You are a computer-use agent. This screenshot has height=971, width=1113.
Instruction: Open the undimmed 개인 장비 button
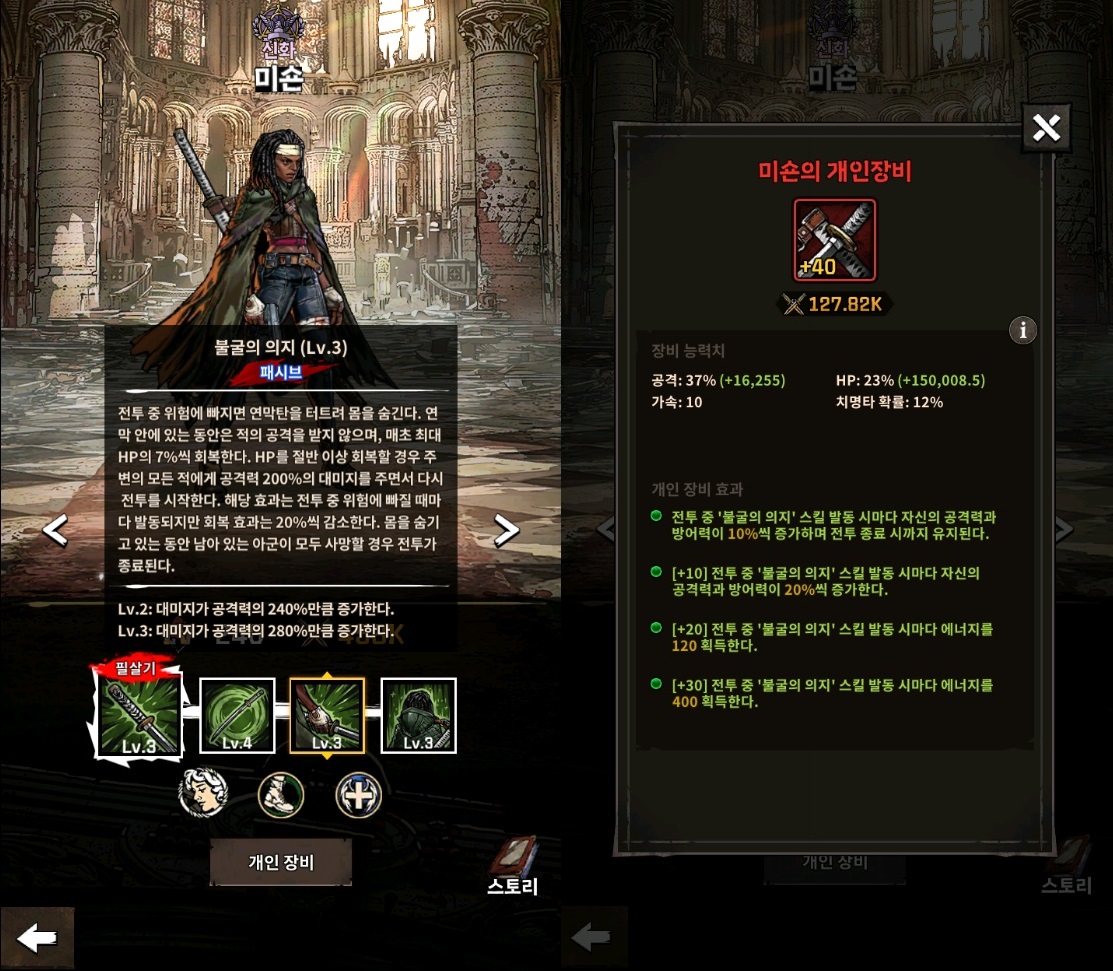pos(281,862)
